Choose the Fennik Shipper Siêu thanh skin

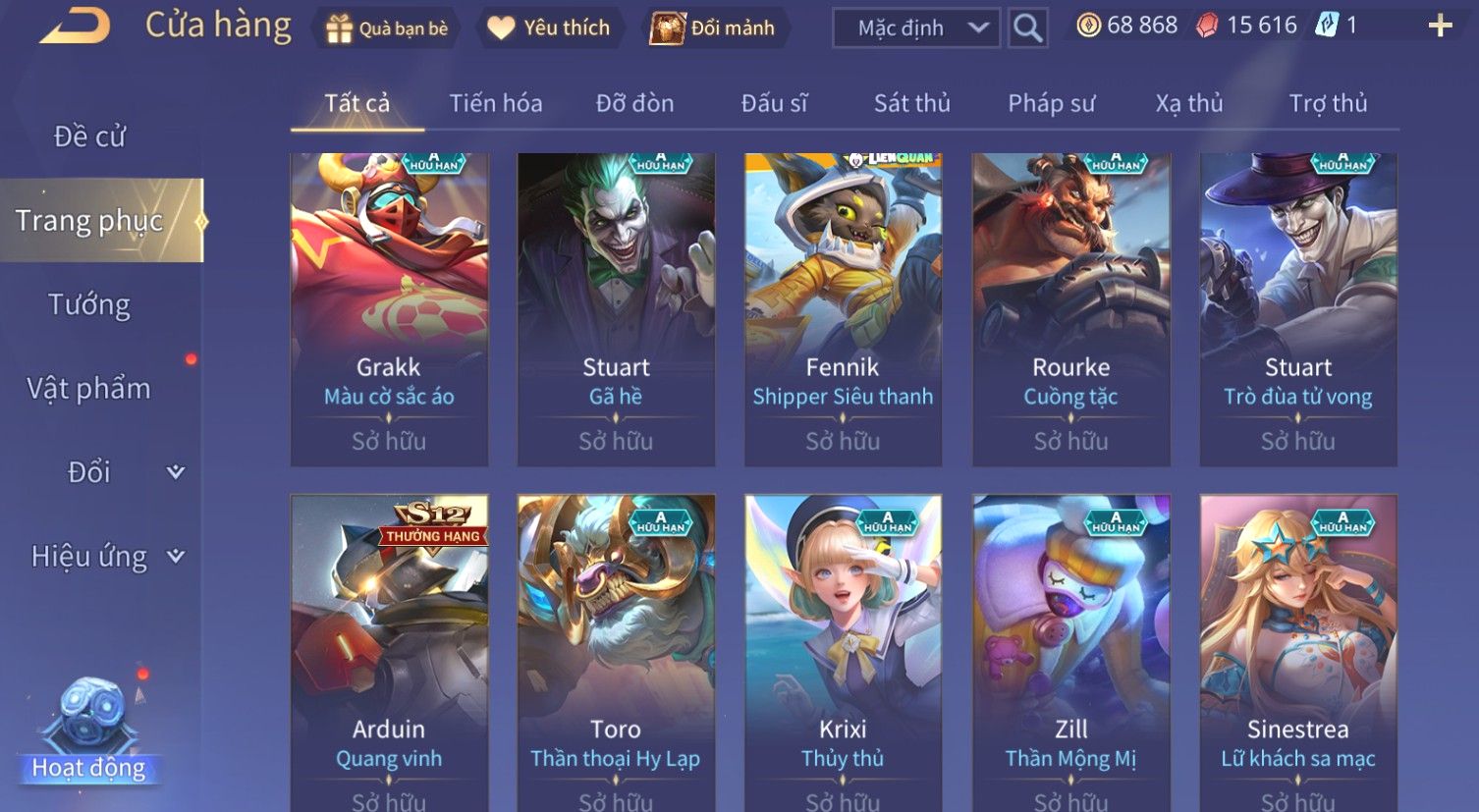(x=843, y=309)
